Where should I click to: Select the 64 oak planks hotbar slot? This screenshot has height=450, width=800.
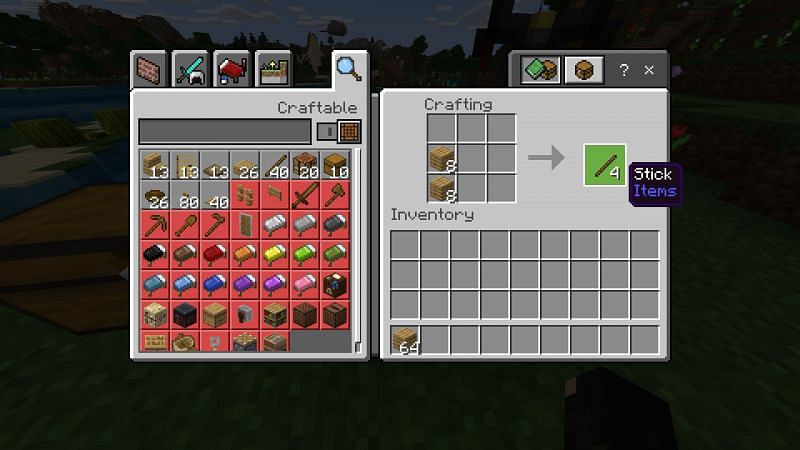click(405, 340)
